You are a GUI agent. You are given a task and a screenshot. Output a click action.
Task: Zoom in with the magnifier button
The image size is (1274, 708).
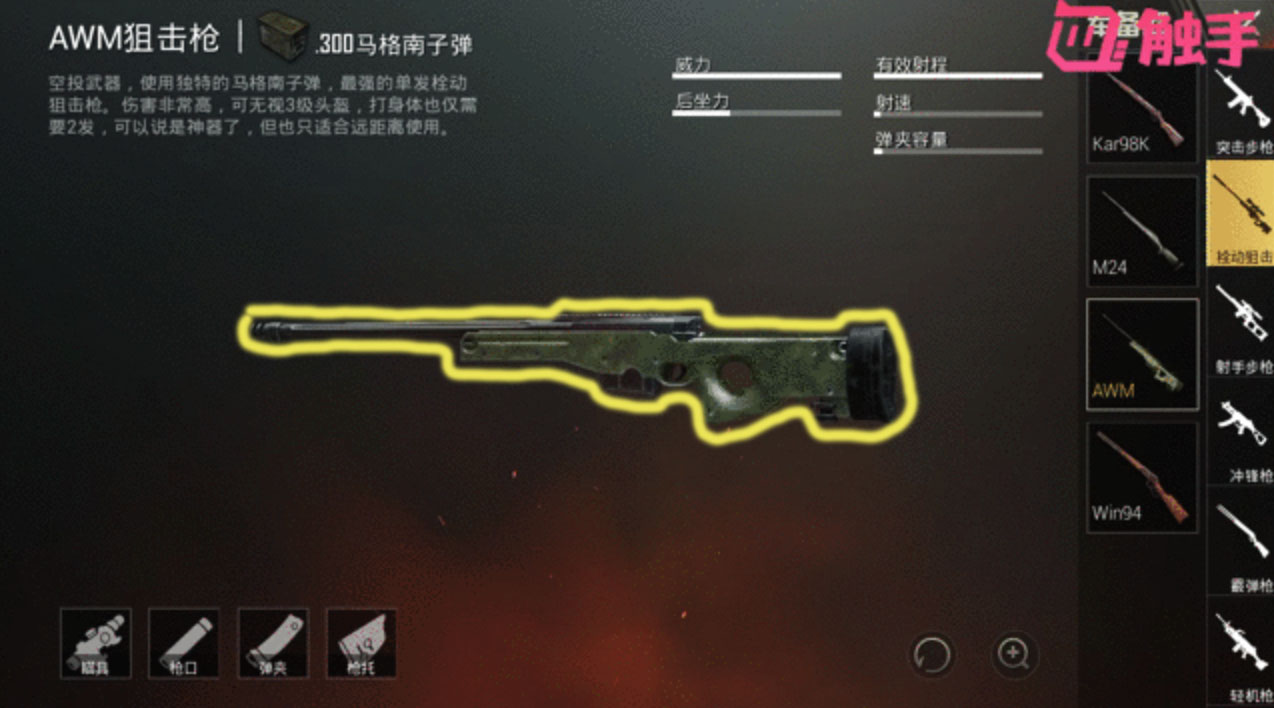1014,655
